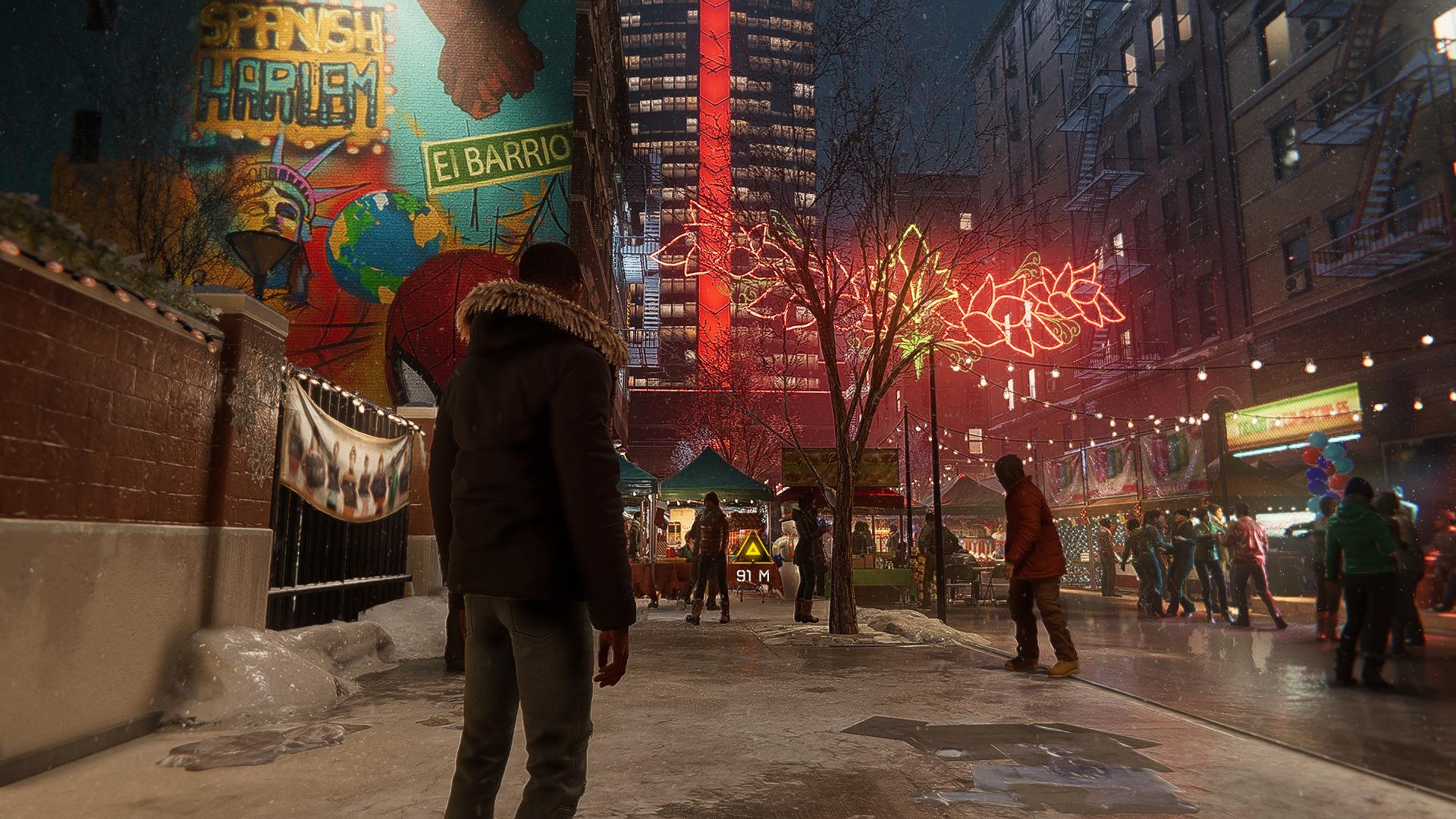Select the yellow triangle objective waypoint marker

click(x=752, y=550)
